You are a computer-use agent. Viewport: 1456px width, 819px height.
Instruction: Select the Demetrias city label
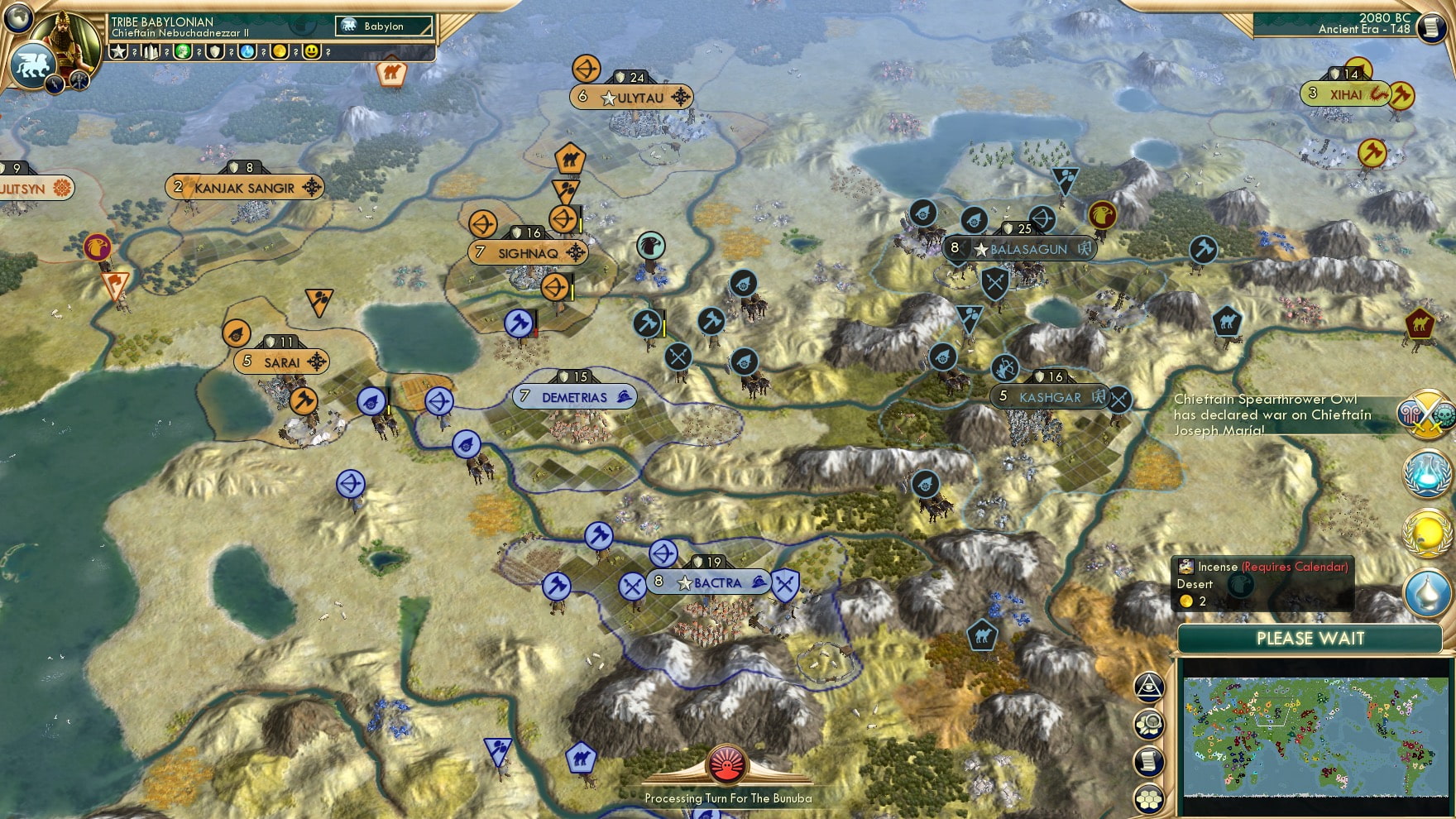point(573,396)
